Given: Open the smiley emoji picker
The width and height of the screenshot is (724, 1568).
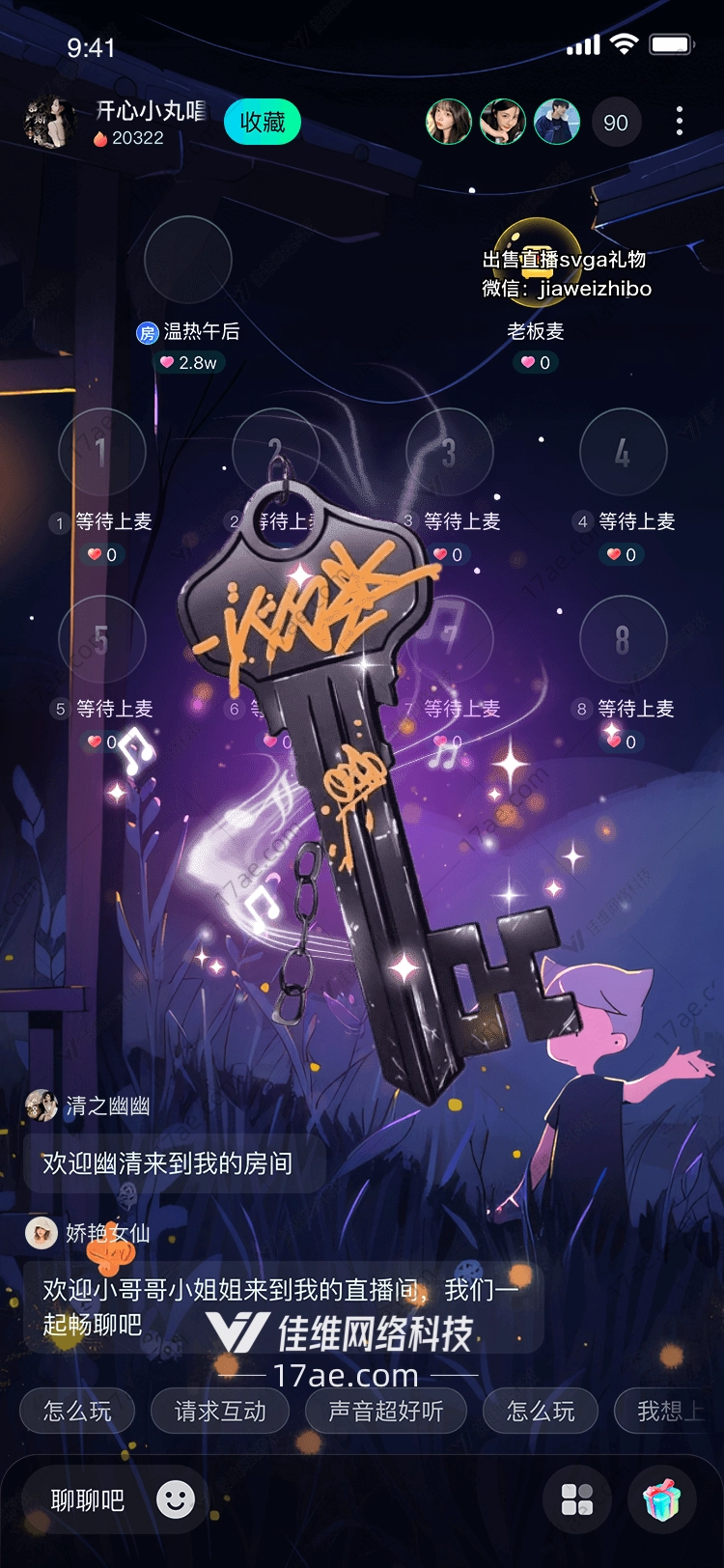Looking at the screenshot, I should (176, 1499).
